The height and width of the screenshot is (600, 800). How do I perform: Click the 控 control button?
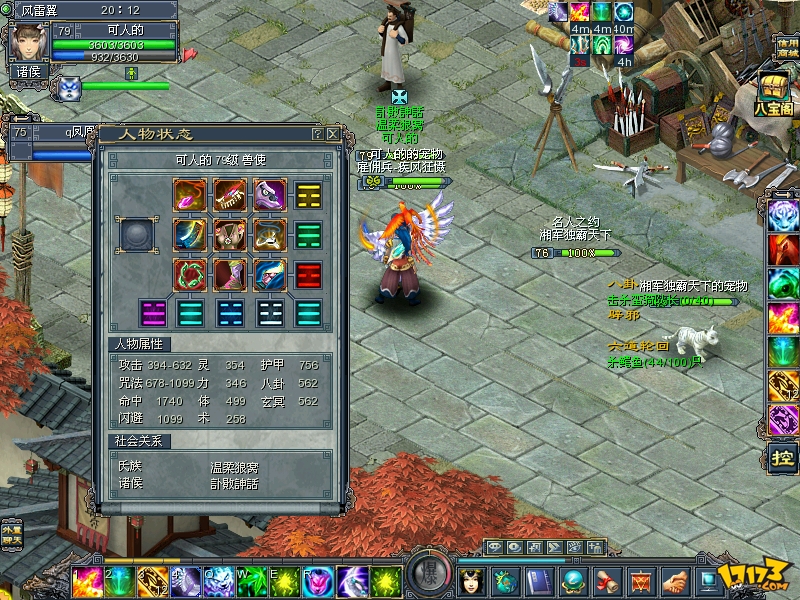pyautogui.click(x=783, y=458)
